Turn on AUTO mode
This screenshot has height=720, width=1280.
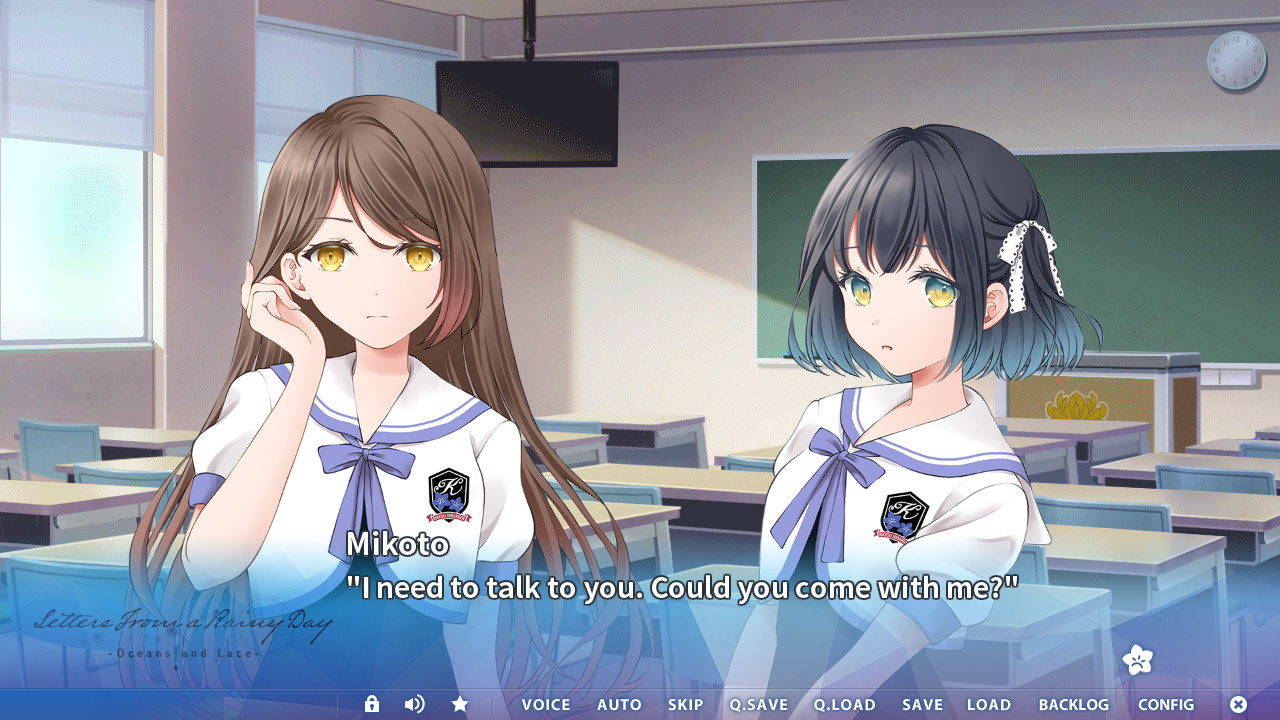619,705
